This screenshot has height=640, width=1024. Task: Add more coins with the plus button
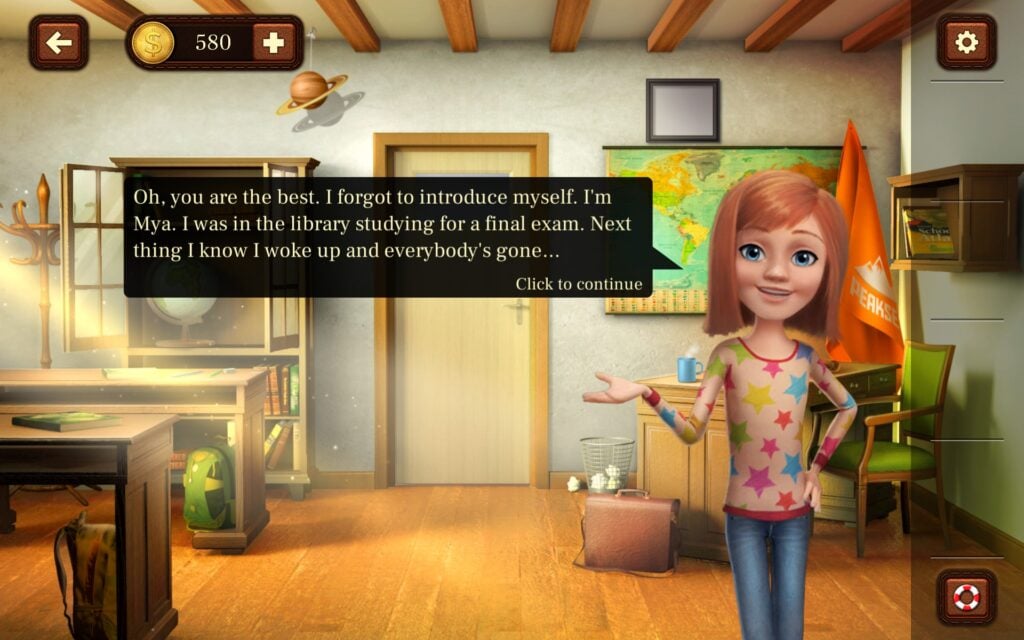point(273,42)
